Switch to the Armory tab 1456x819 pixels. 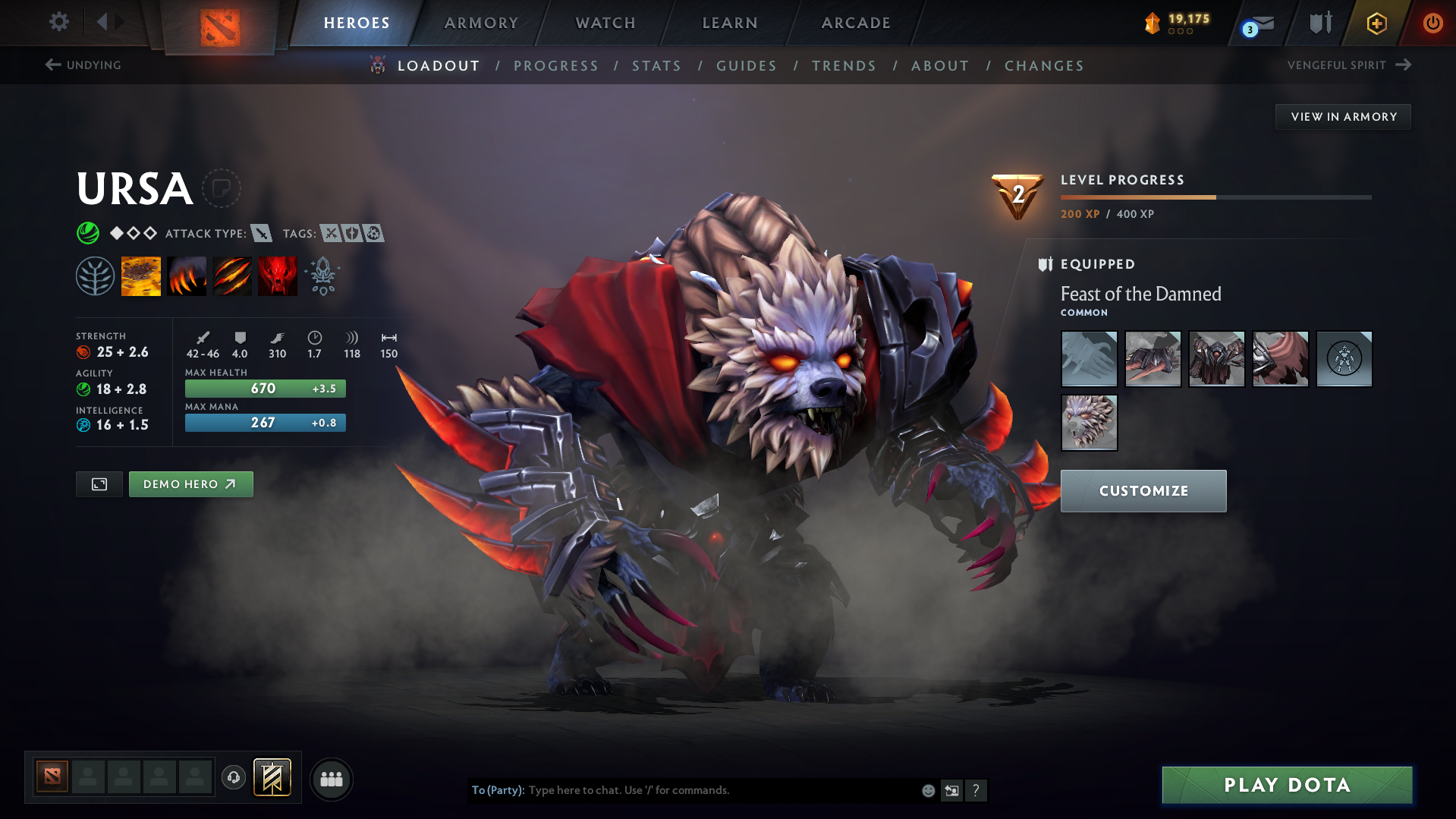481,23
